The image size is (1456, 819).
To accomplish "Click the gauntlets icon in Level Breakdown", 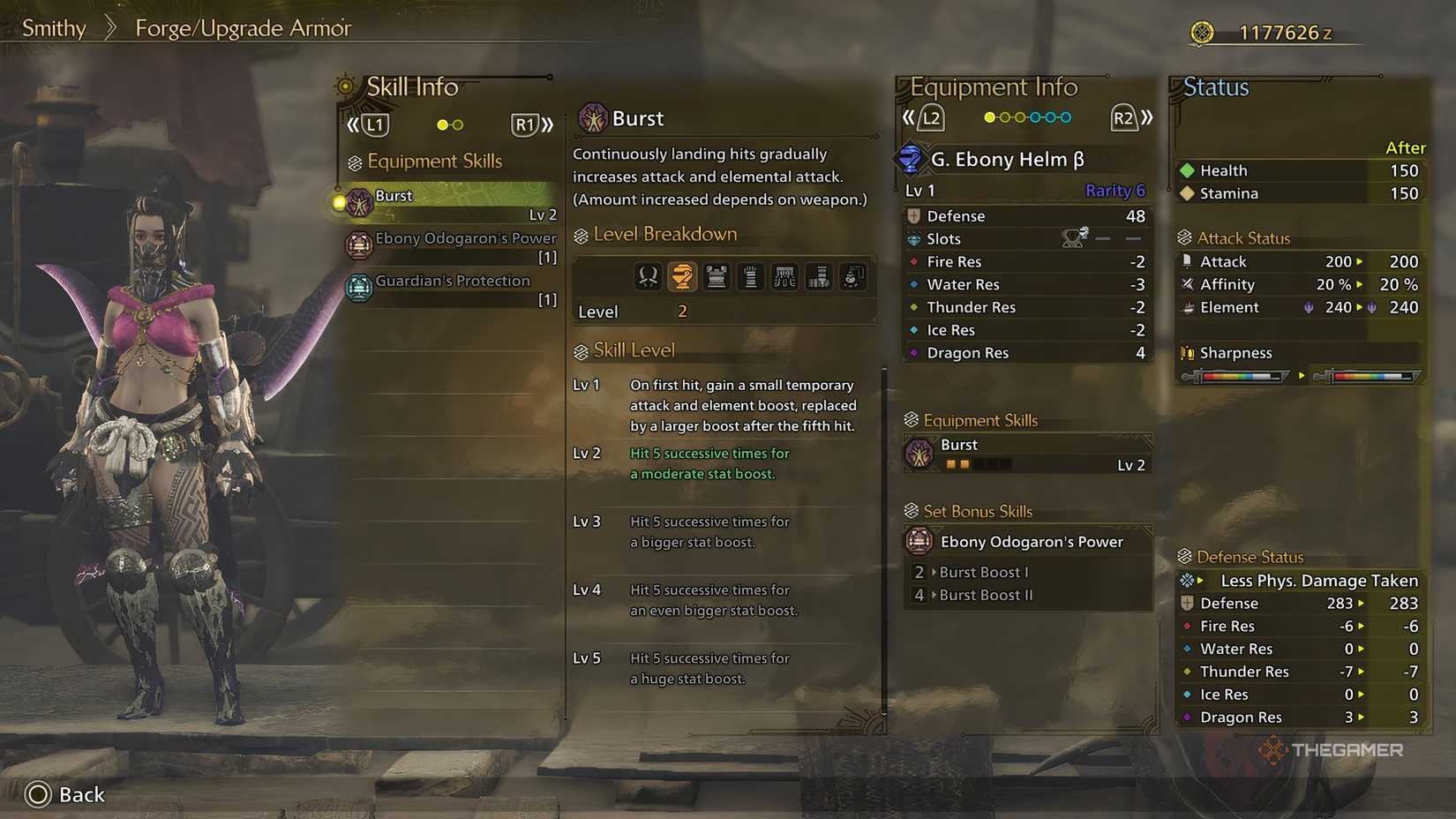I will [750, 276].
